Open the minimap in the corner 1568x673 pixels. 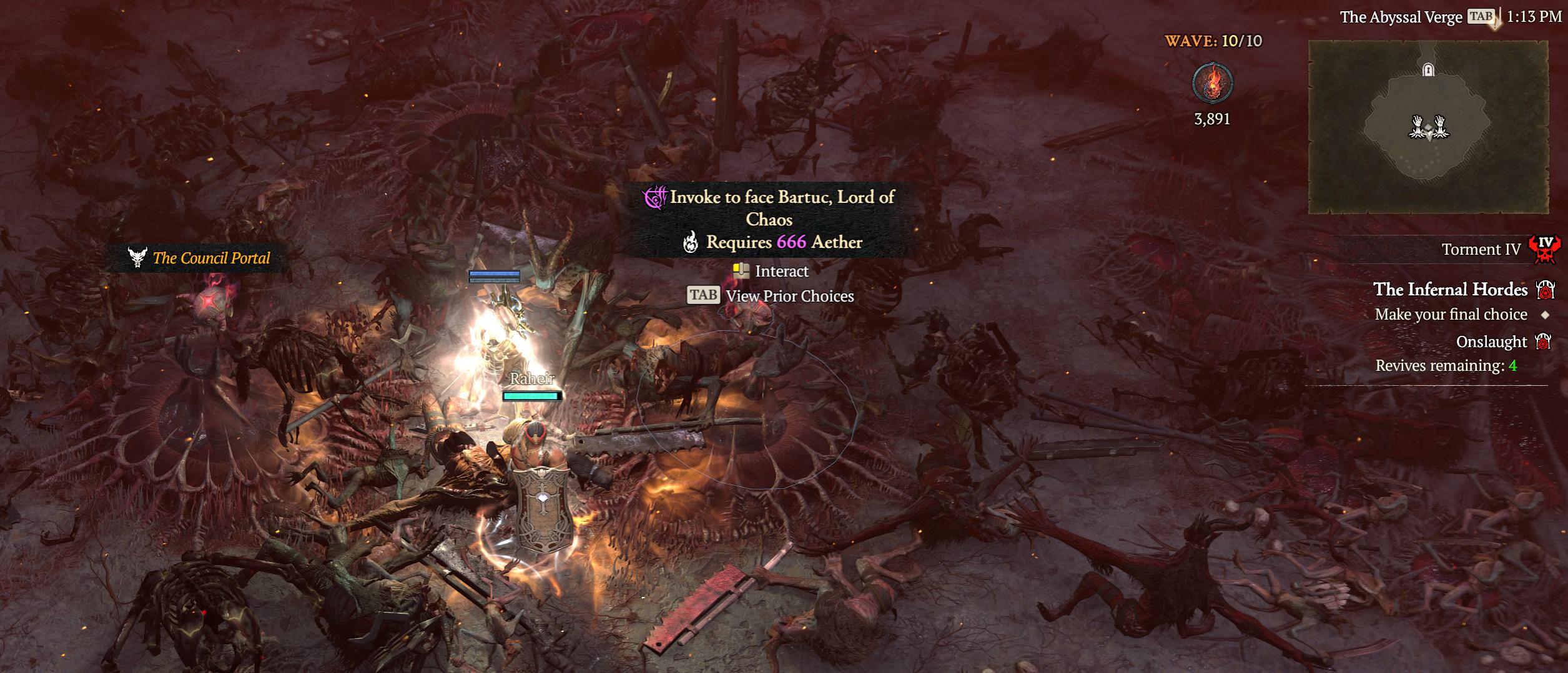coord(1427,127)
